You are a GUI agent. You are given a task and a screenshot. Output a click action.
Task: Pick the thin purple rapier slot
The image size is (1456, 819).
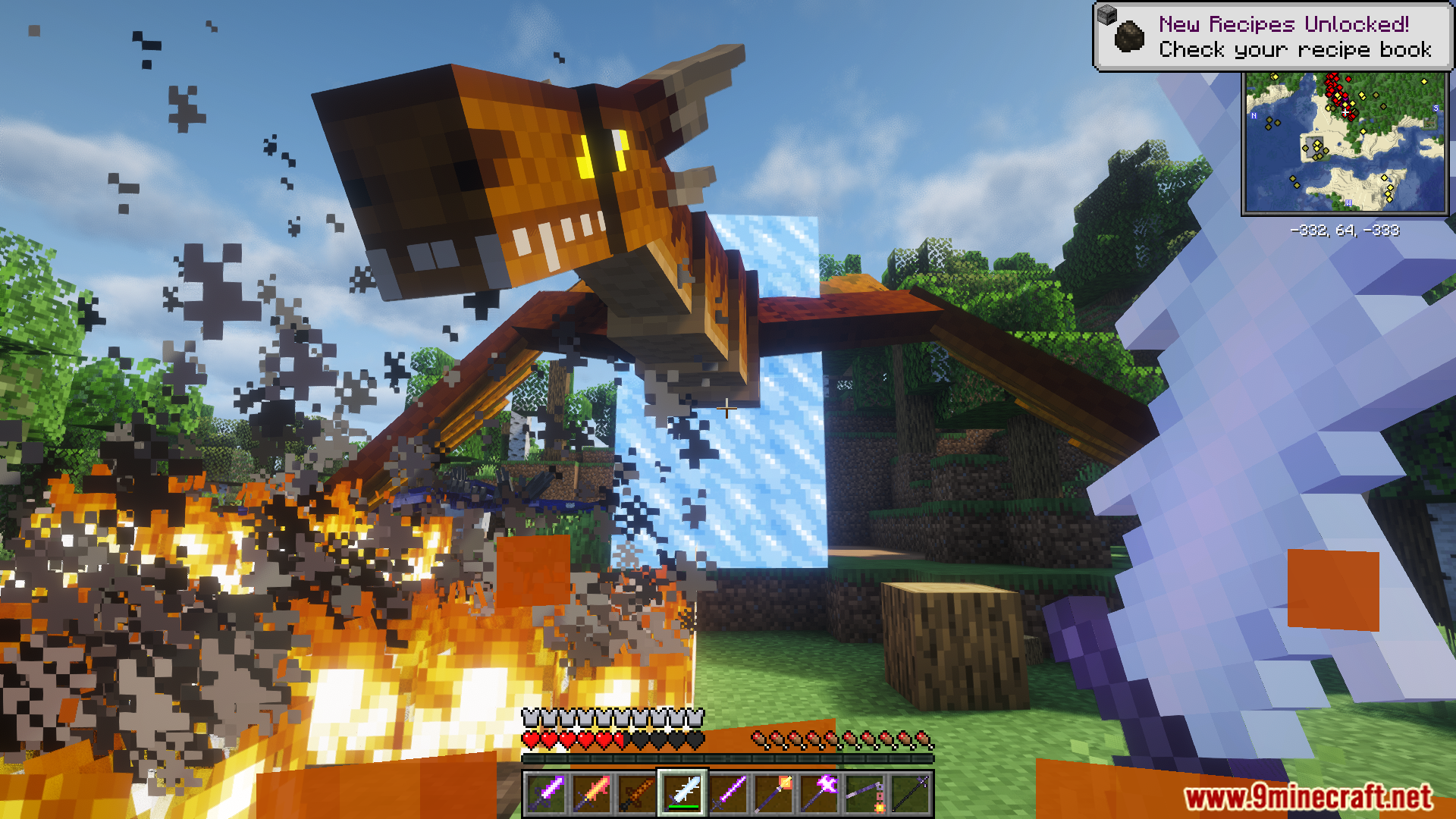[728, 793]
